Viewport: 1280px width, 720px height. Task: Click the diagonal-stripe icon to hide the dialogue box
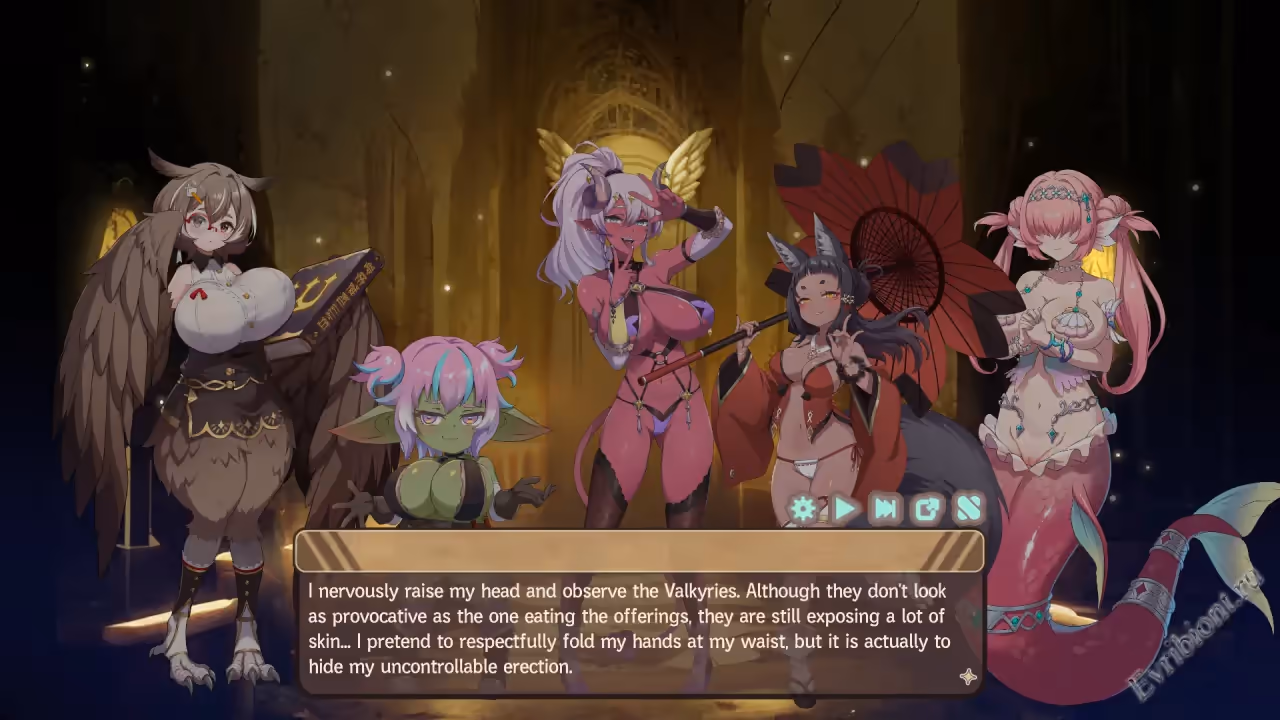click(969, 509)
